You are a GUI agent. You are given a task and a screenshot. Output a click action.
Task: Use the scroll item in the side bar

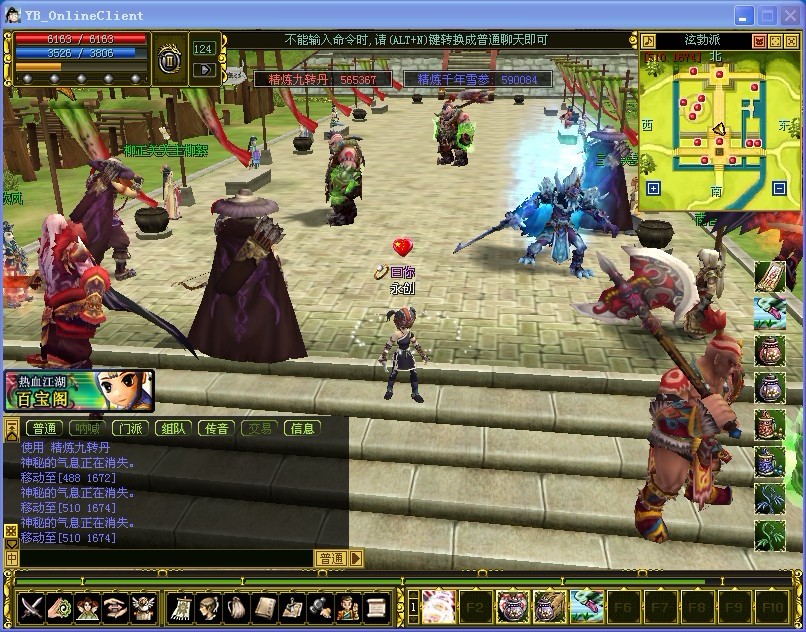(769, 275)
